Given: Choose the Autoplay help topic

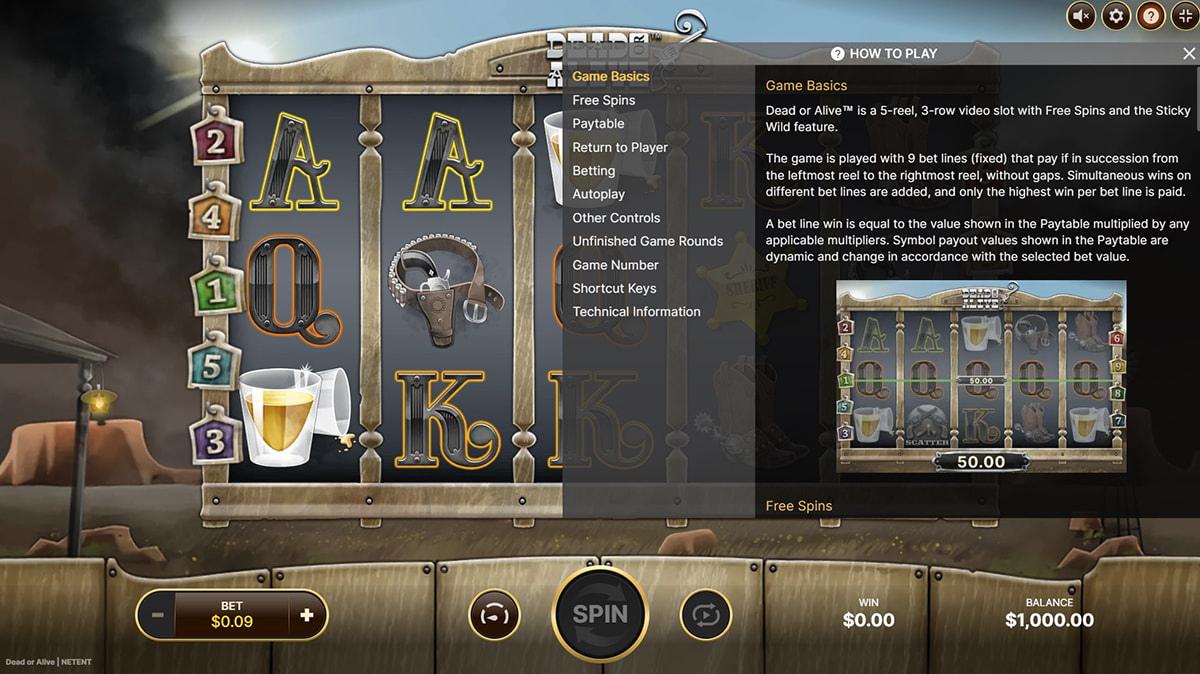Looking at the screenshot, I should [x=598, y=194].
